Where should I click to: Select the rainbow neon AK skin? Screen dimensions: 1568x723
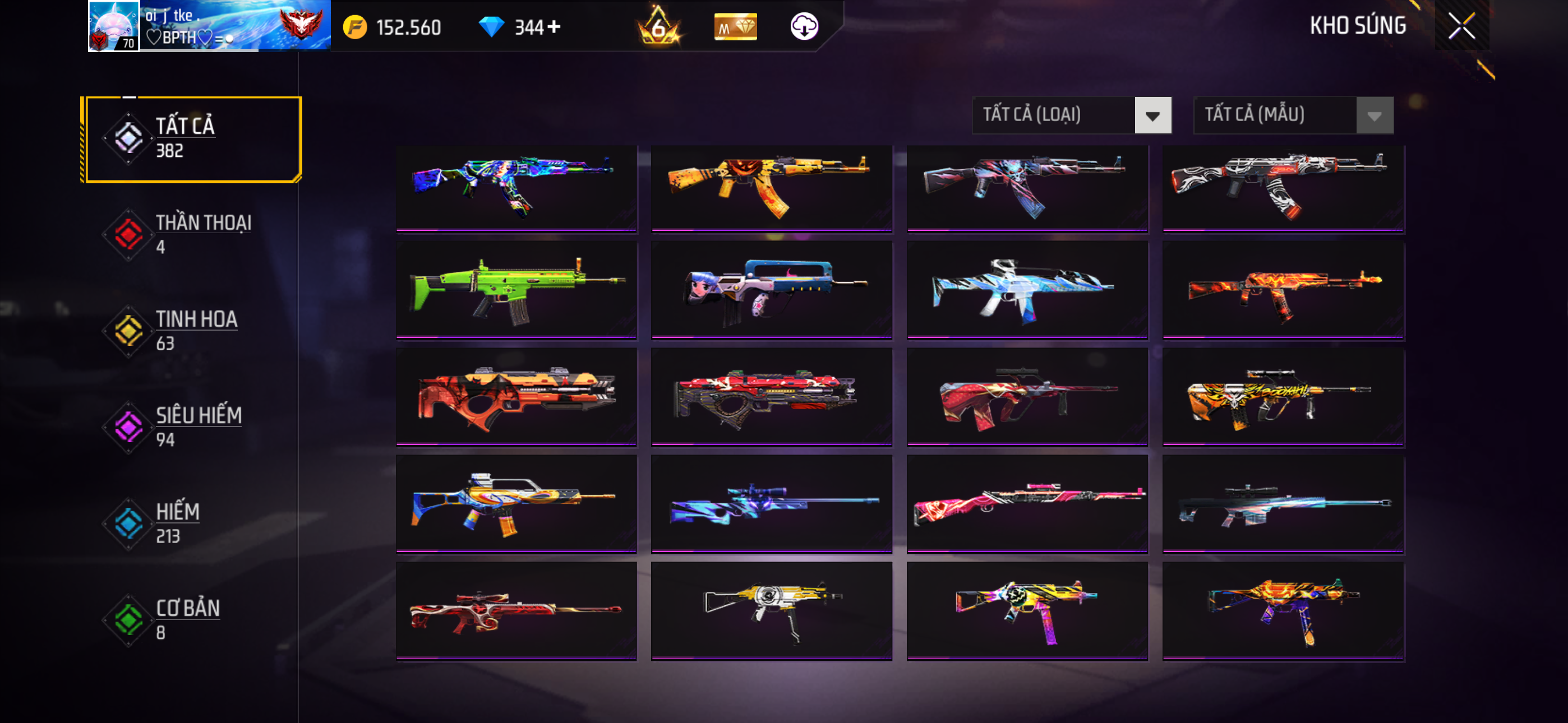pyautogui.click(x=515, y=187)
